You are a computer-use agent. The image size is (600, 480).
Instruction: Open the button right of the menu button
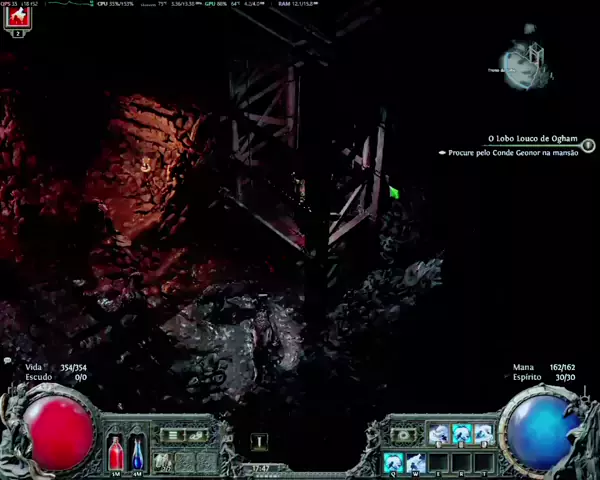tap(197, 436)
